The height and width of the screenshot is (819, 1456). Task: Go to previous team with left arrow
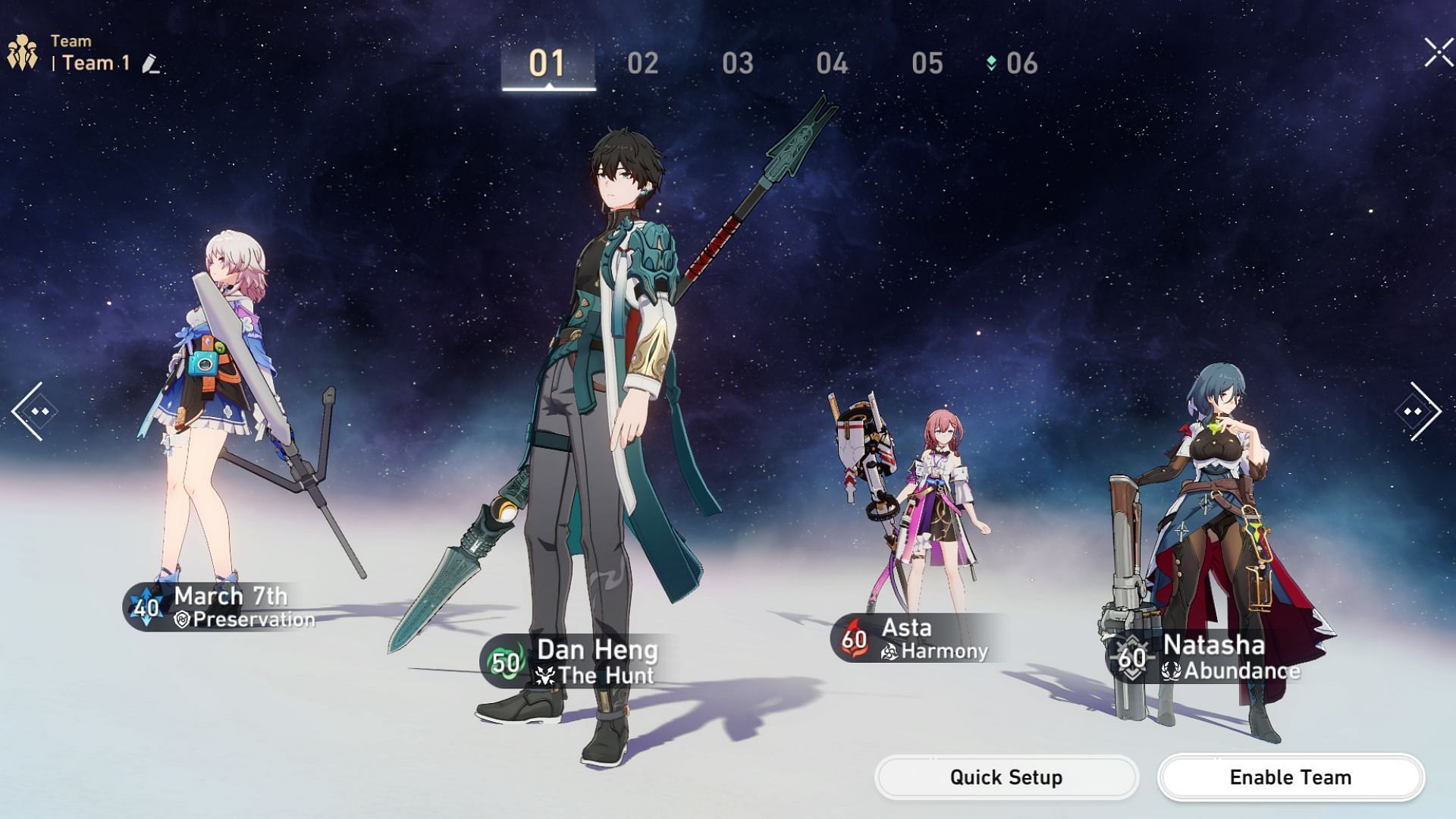tap(34, 411)
